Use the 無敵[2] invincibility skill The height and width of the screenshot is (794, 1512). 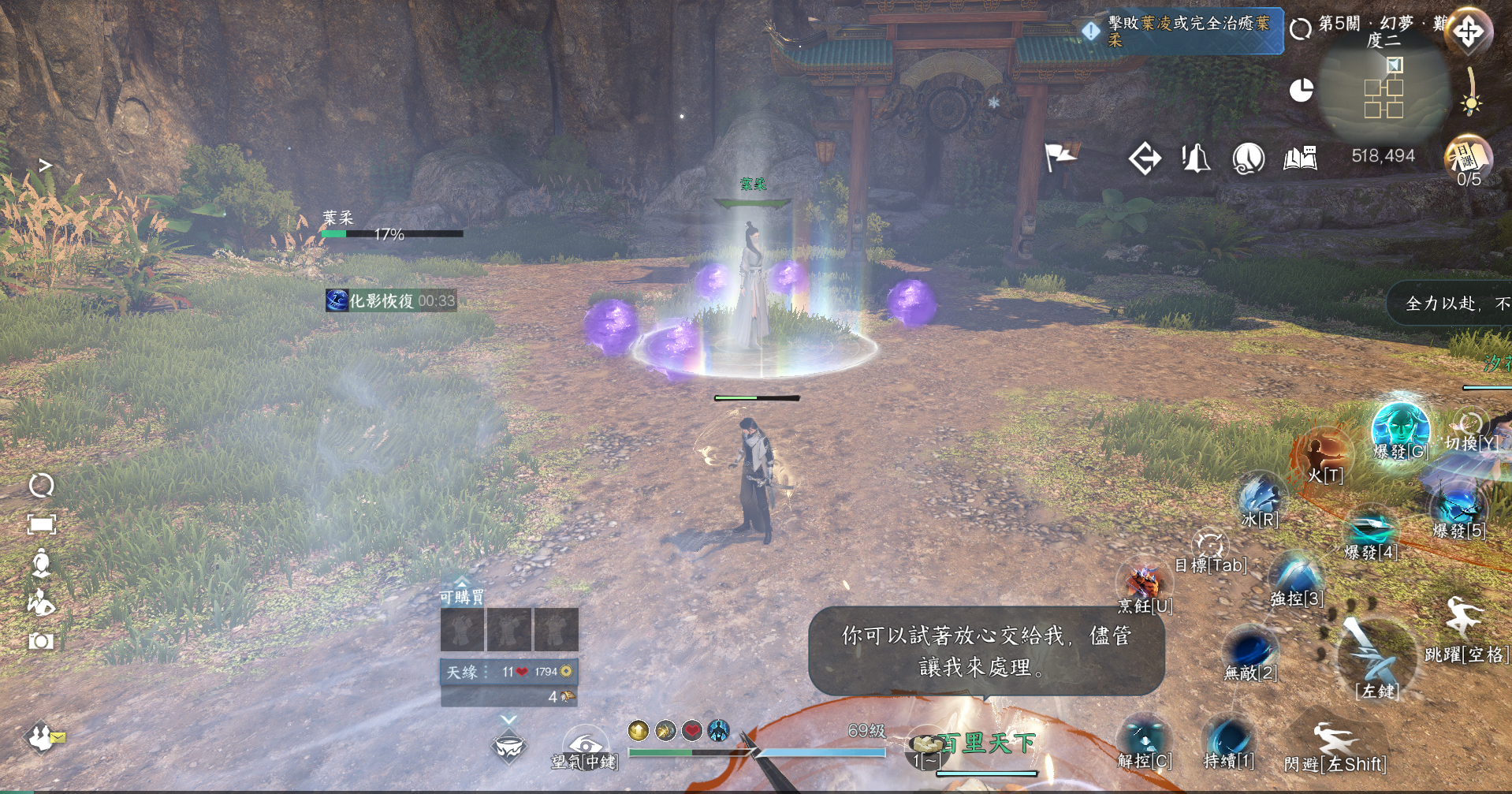click(1250, 650)
